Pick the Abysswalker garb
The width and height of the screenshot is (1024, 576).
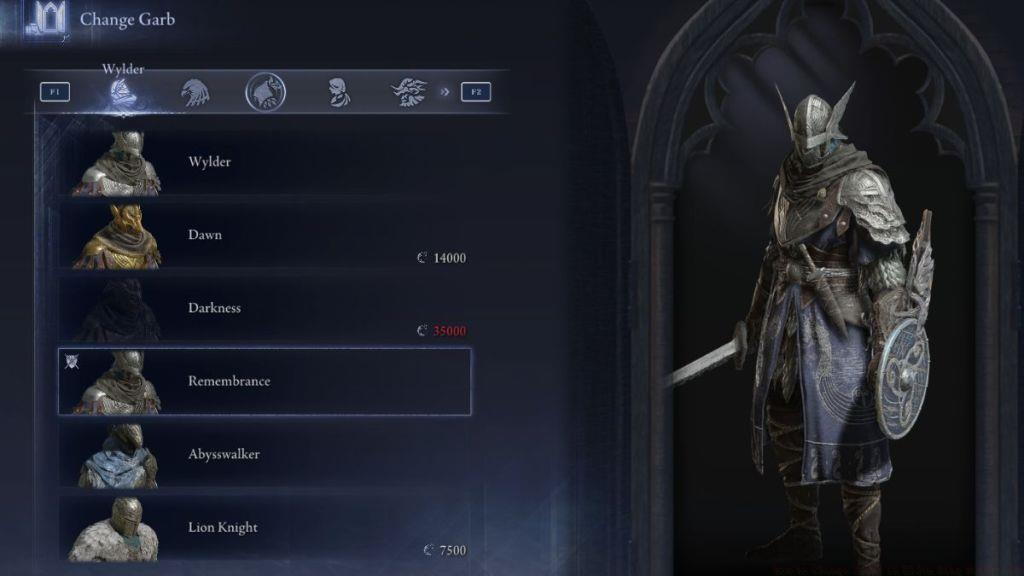[265, 454]
